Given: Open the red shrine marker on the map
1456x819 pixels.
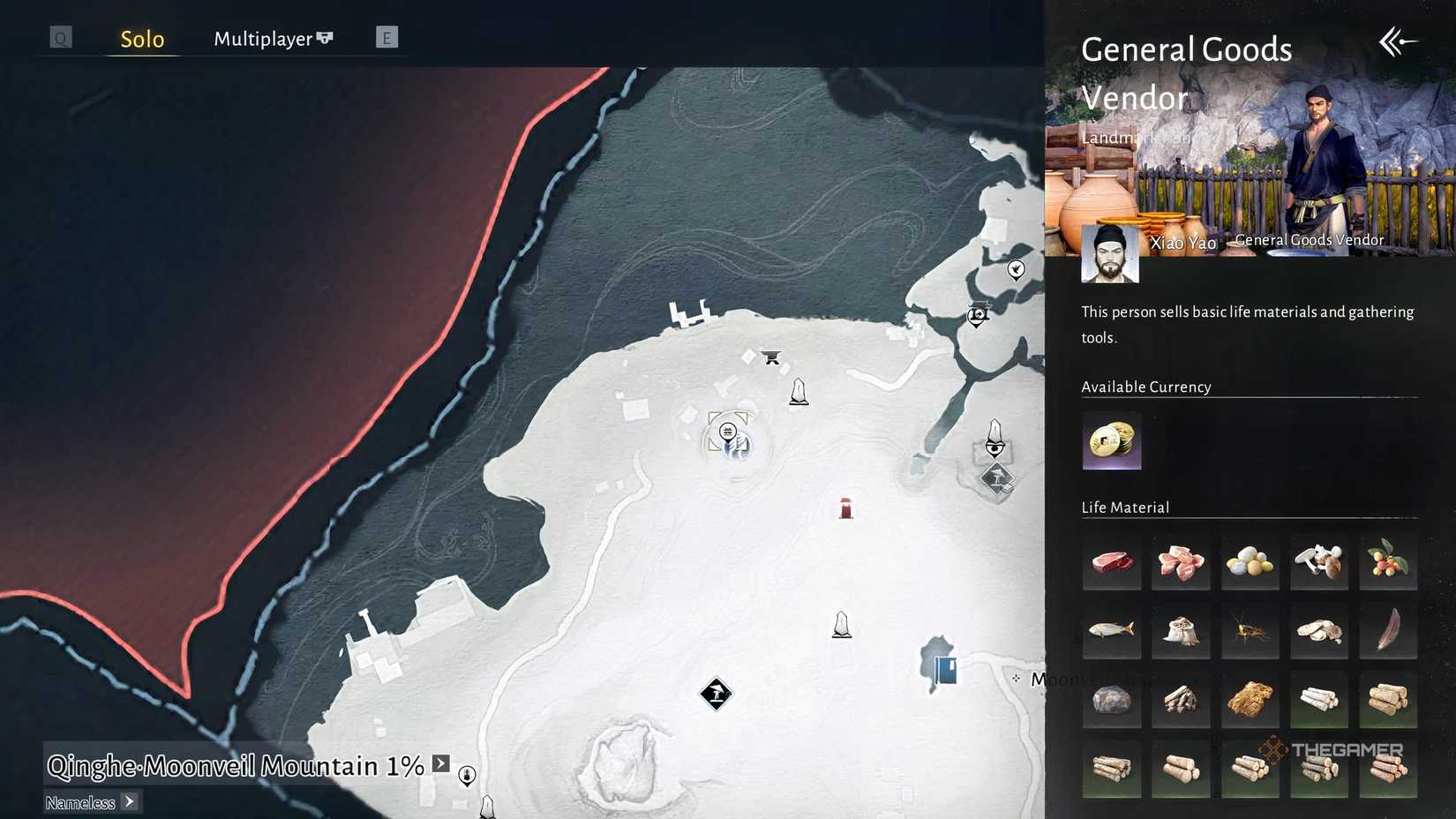Looking at the screenshot, I should (x=844, y=507).
